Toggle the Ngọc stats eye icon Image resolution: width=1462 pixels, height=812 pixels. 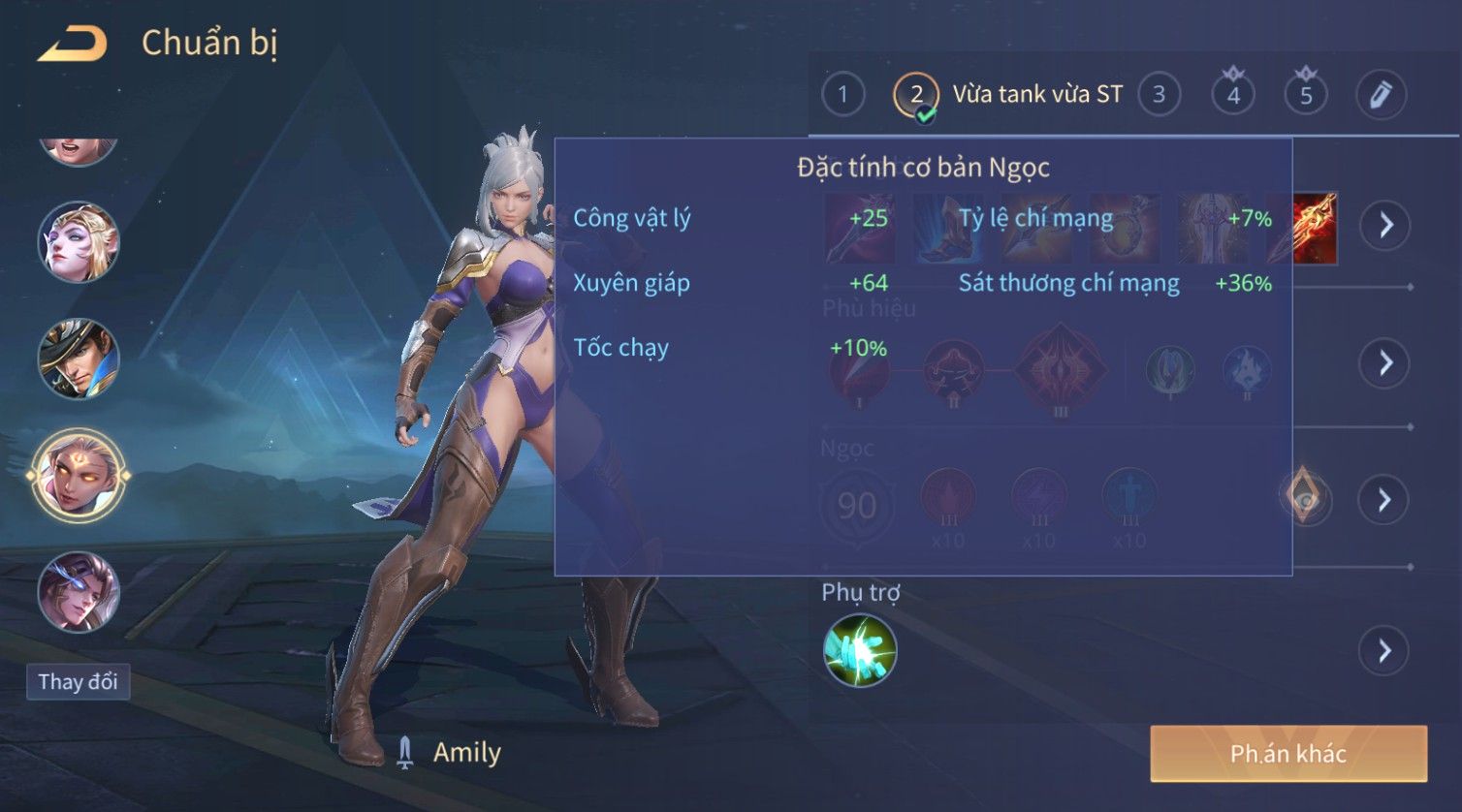1305,497
